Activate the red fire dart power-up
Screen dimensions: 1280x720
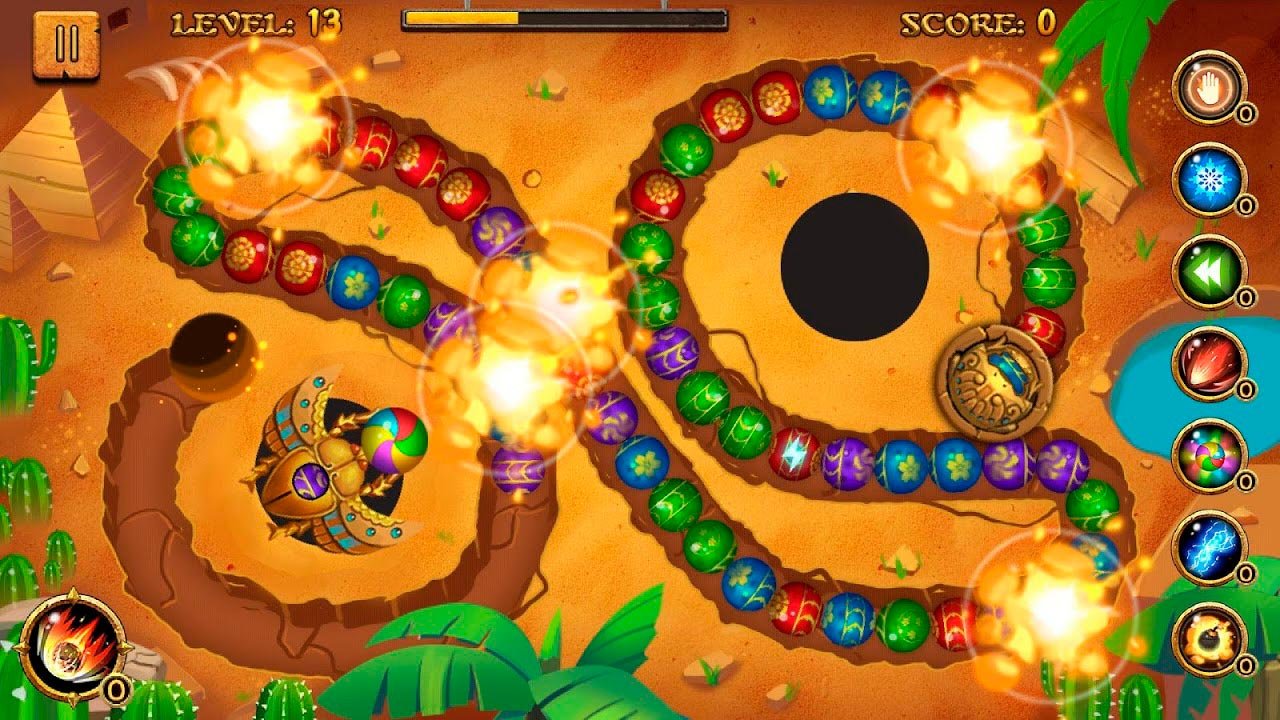pyautogui.click(x=1209, y=363)
